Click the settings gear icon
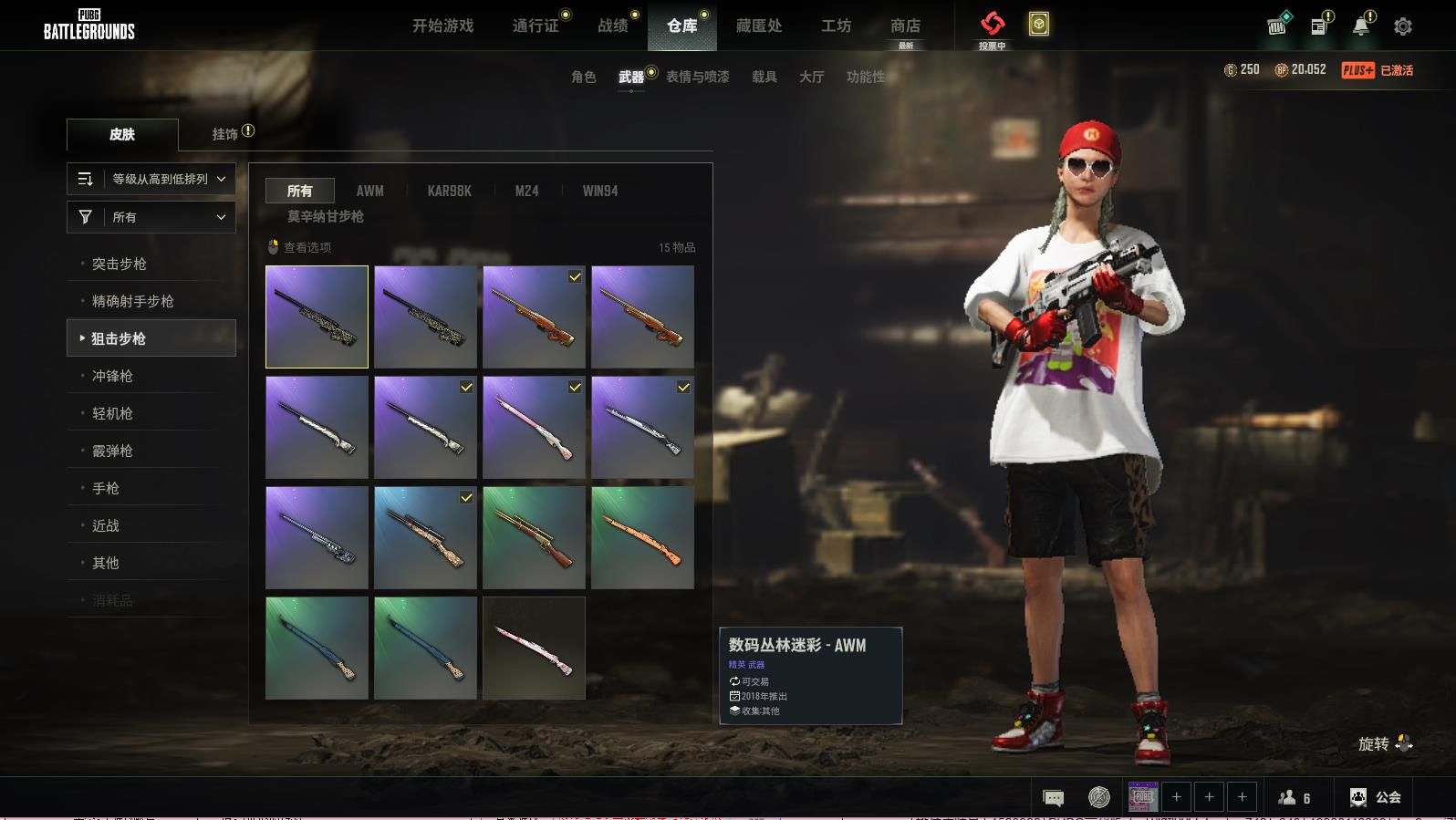The width and height of the screenshot is (1456, 820). [x=1403, y=26]
